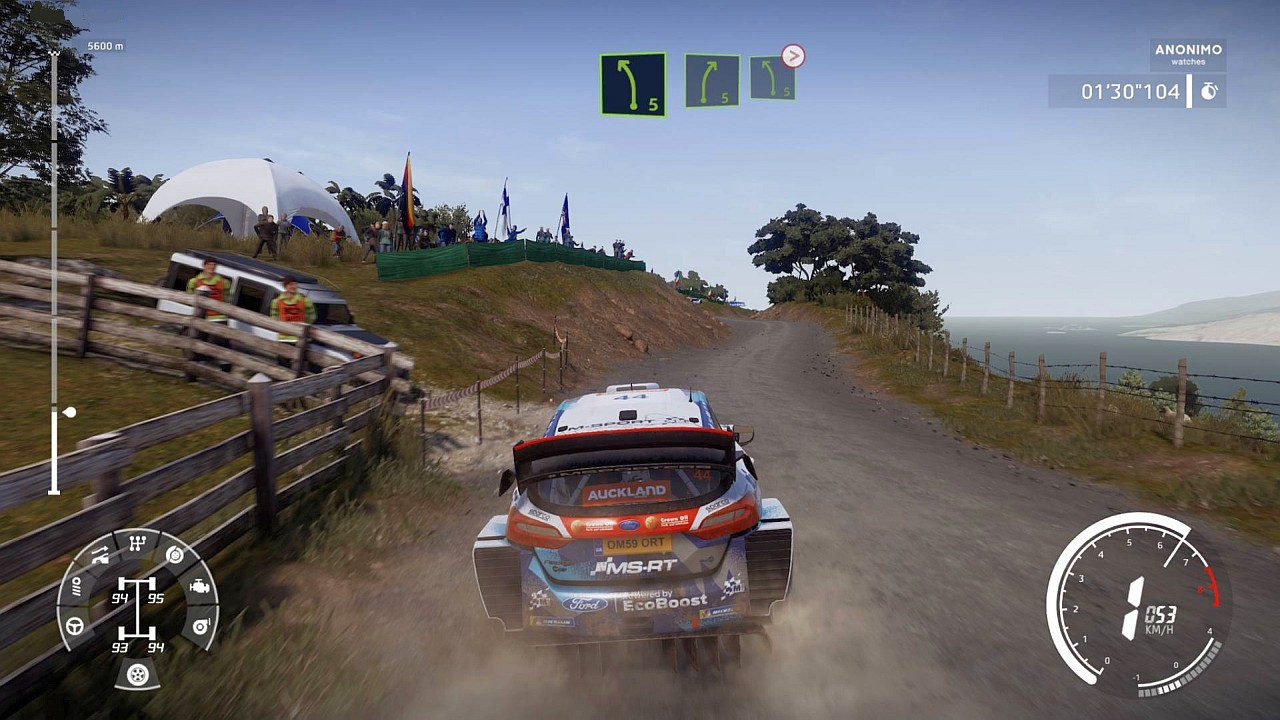This screenshot has height=720, width=1280.
Task: Open the tire wear wheel icon
Action: click(137, 675)
